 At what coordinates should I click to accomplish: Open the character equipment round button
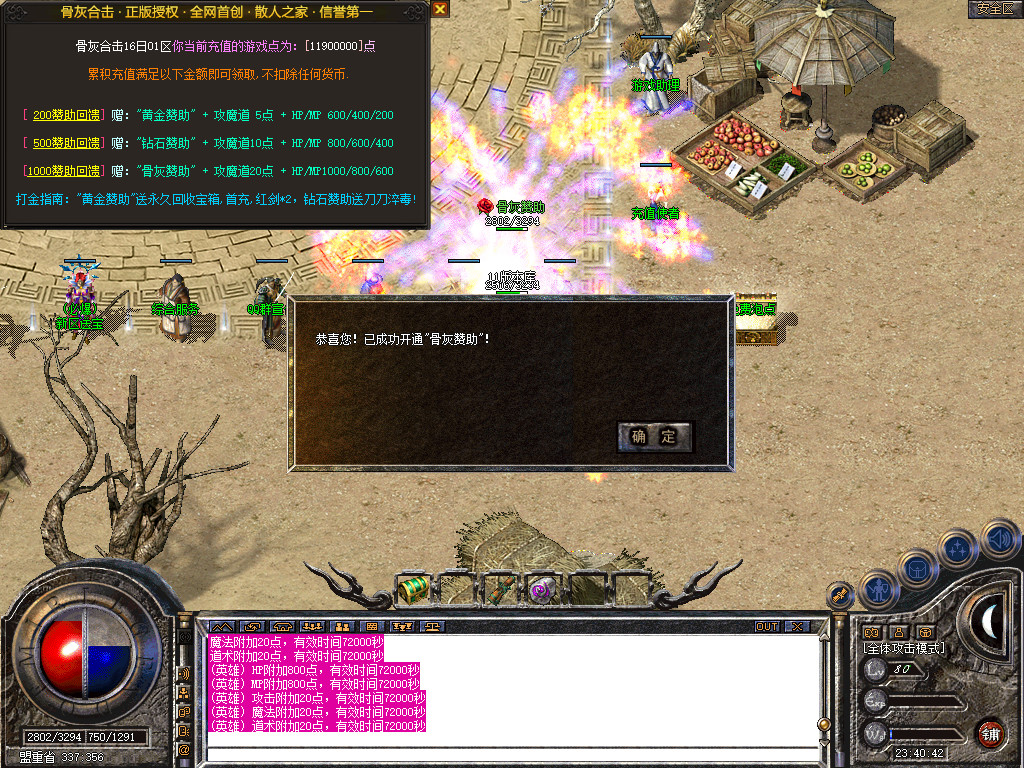tap(879, 590)
